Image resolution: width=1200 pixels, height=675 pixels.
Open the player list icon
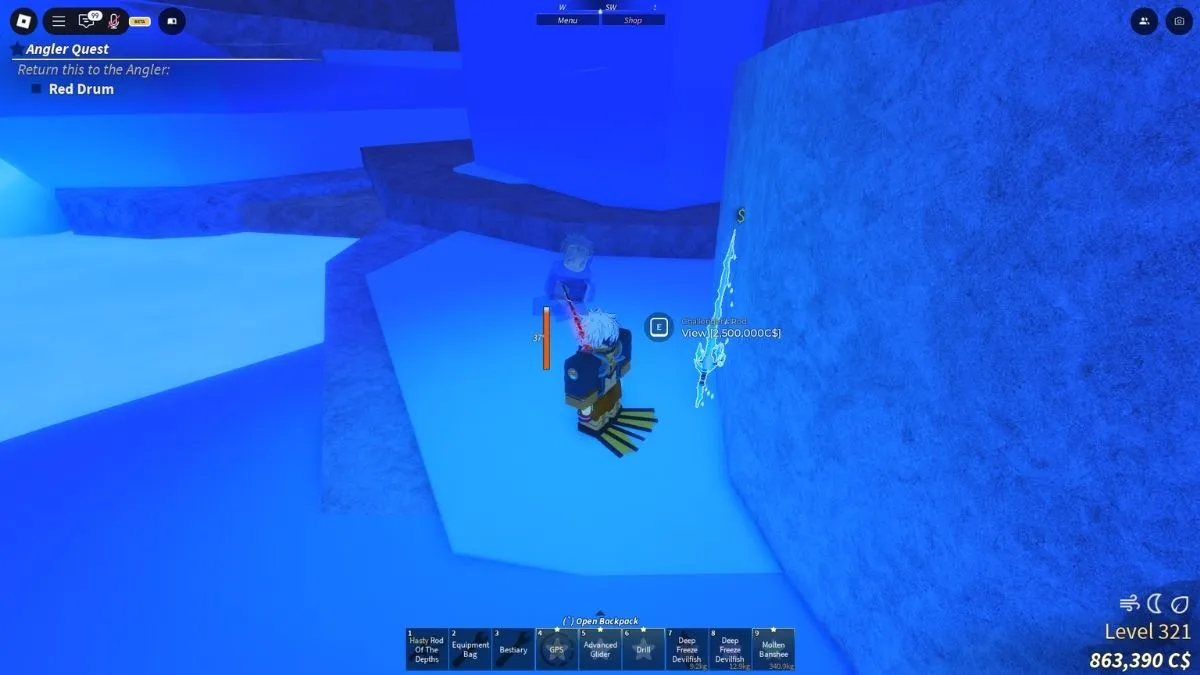point(1143,20)
